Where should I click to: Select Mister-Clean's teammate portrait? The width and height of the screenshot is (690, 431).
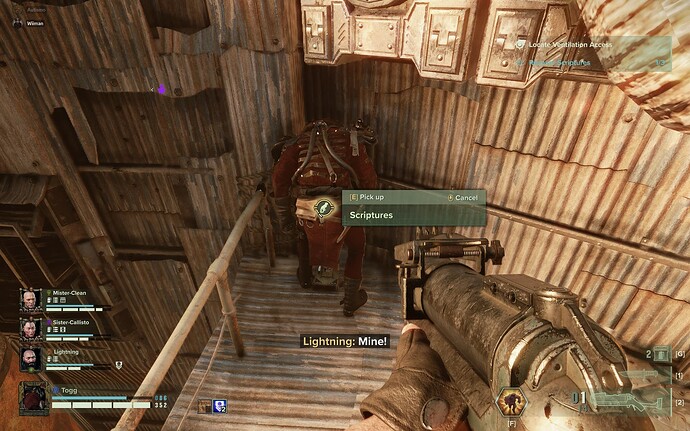(28, 300)
